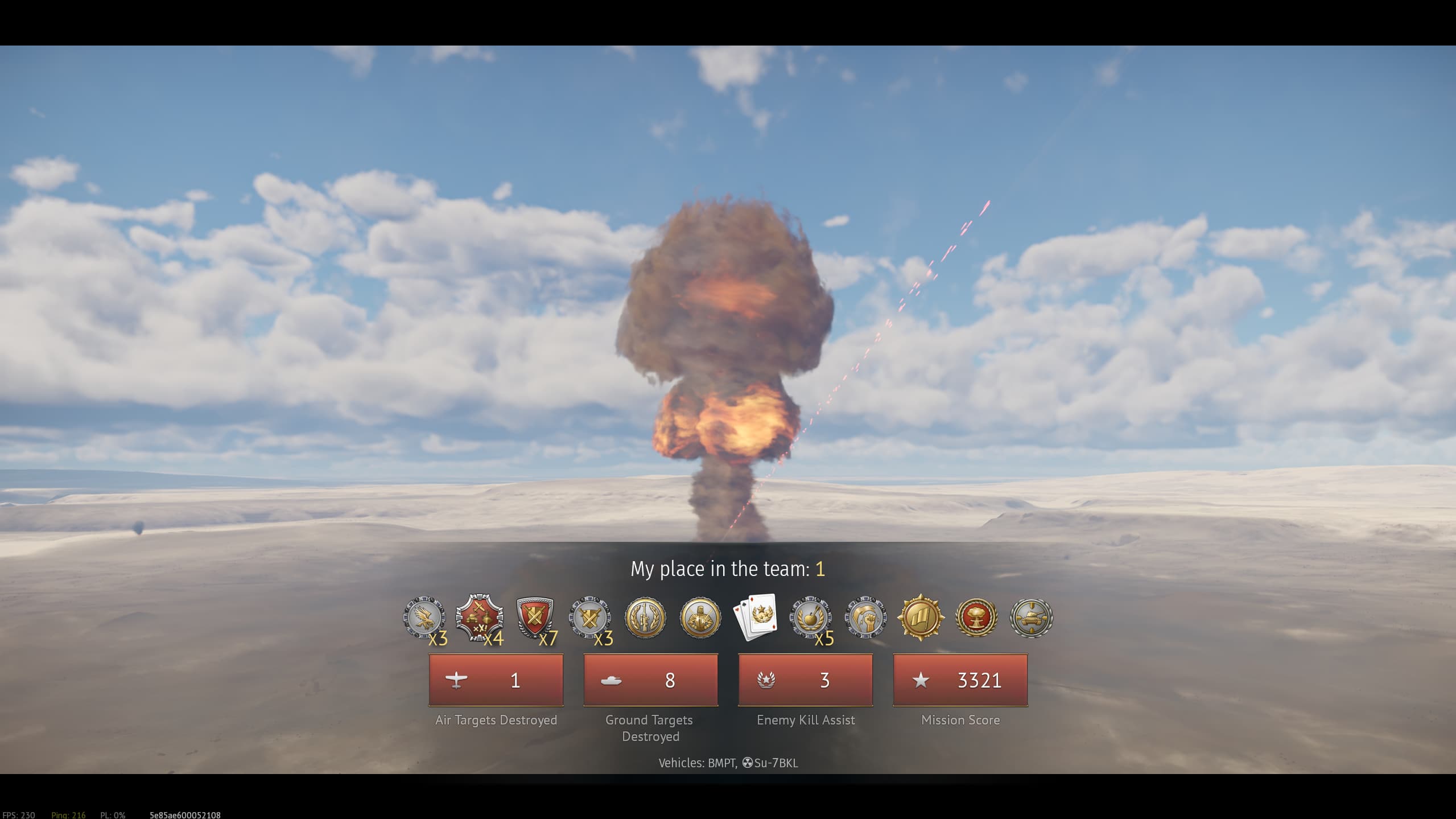The height and width of the screenshot is (819, 1456).
Task: Select the playing cards award
Action: pyautogui.click(x=756, y=618)
